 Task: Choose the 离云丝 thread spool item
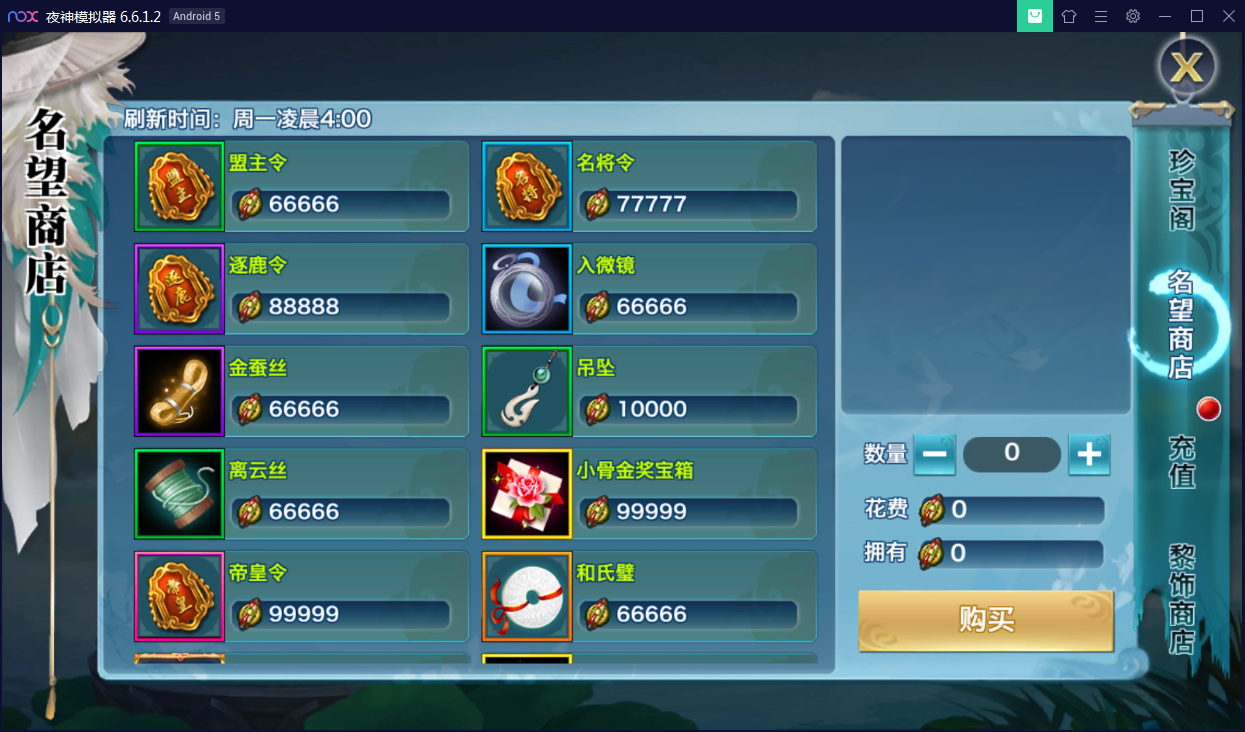pos(300,494)
